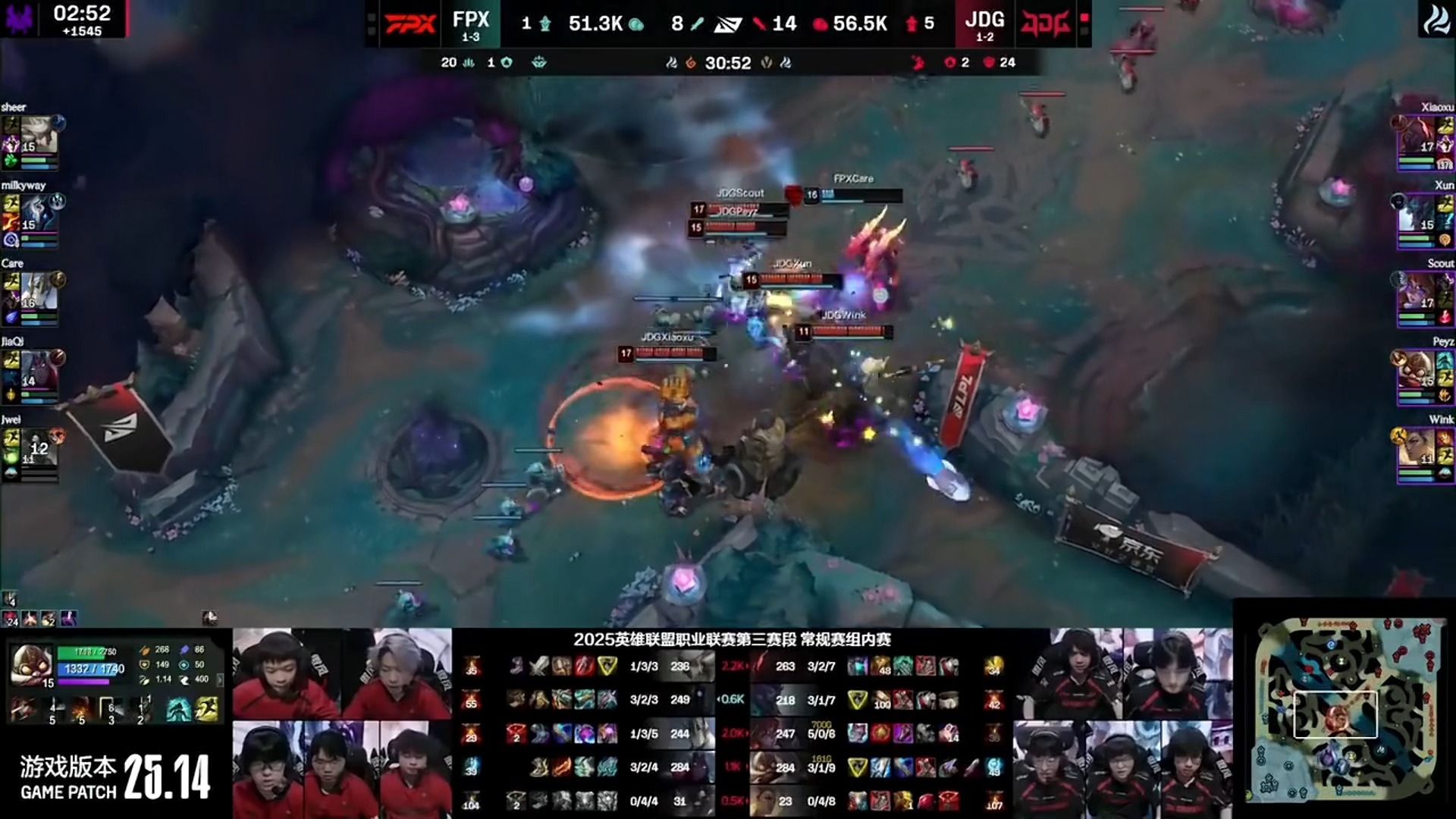Click the selected champion portrait in the stats panel
This screenshot has height=819, width=1456.
pos(31,665)
